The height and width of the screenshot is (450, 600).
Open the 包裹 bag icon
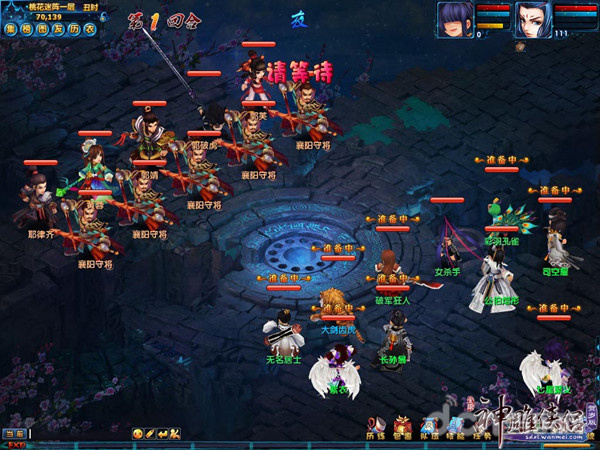pyautogui.click(x=403, y=427)
